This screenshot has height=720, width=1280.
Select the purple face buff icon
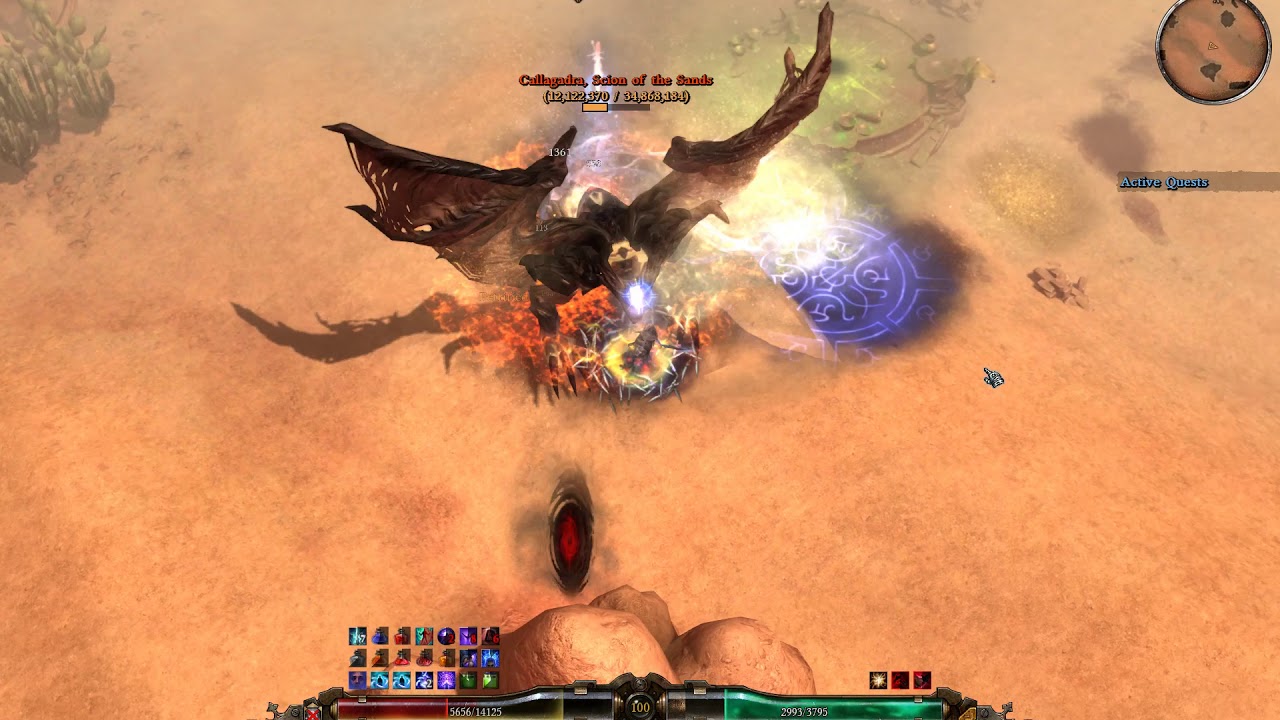point(357,680)
